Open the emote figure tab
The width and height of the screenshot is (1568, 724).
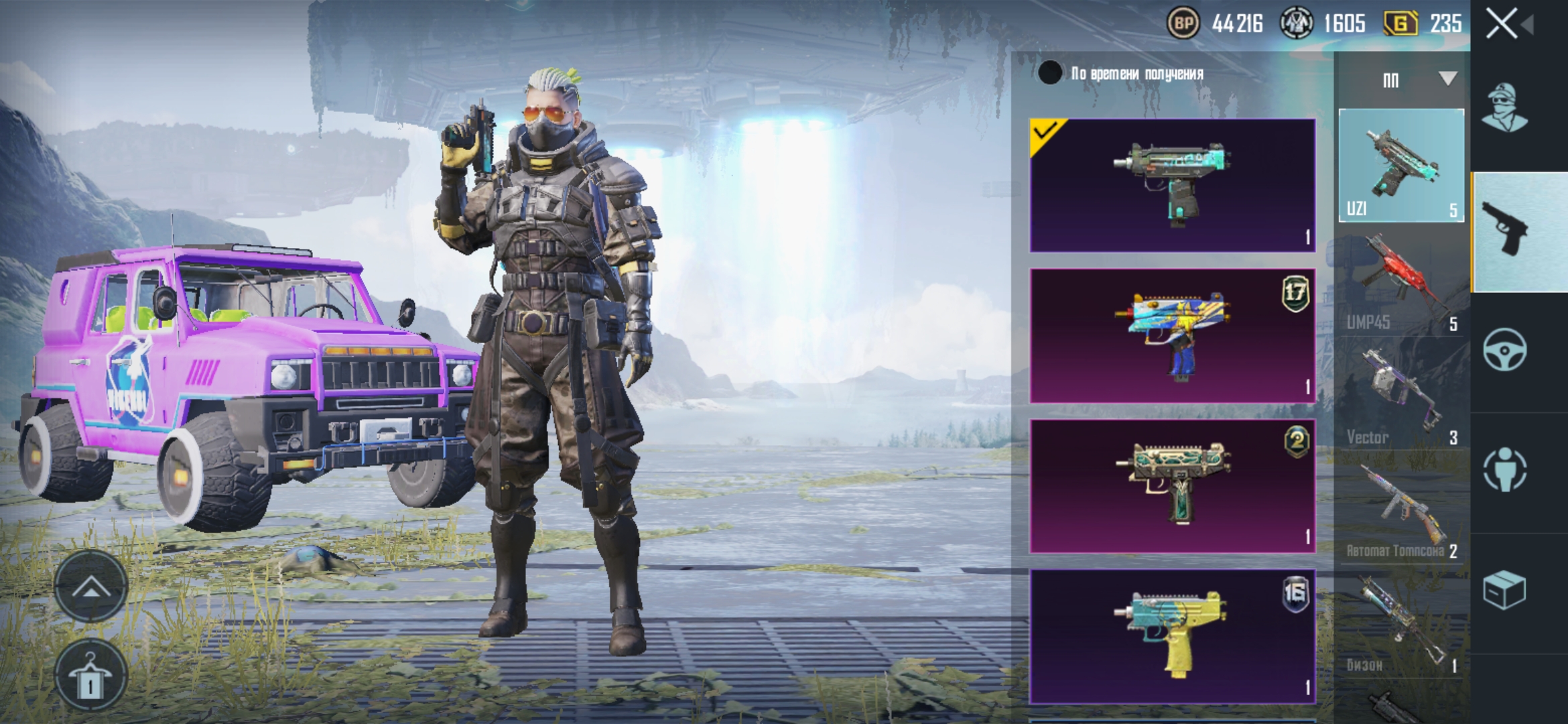pyautogui.click(x=1504, y=469)
